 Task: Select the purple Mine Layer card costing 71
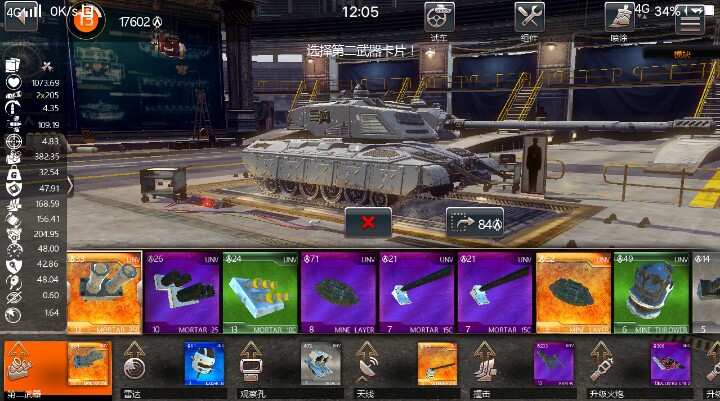tap(338, 292)
